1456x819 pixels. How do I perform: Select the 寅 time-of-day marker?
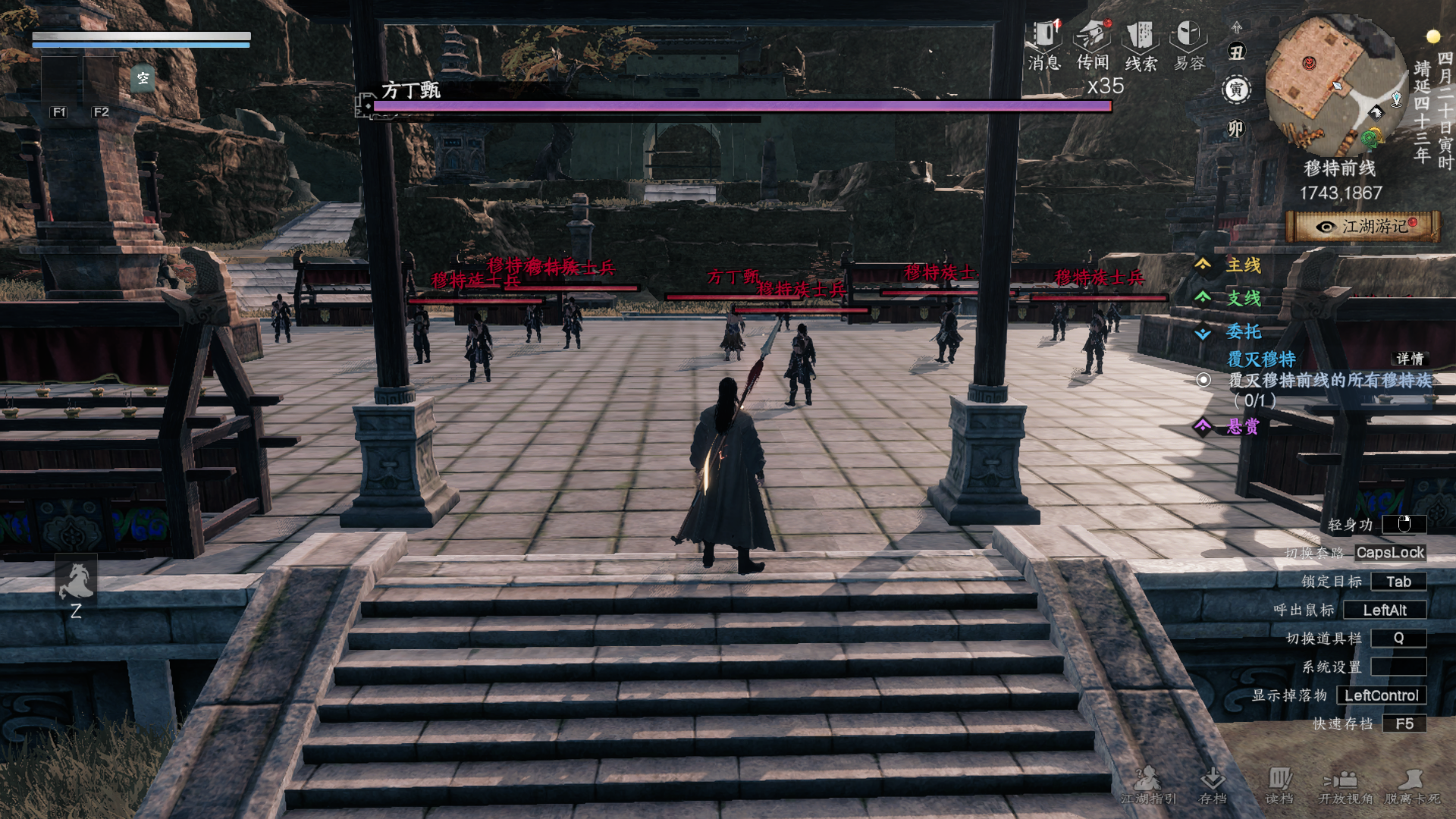click(x=1236, y=90)
